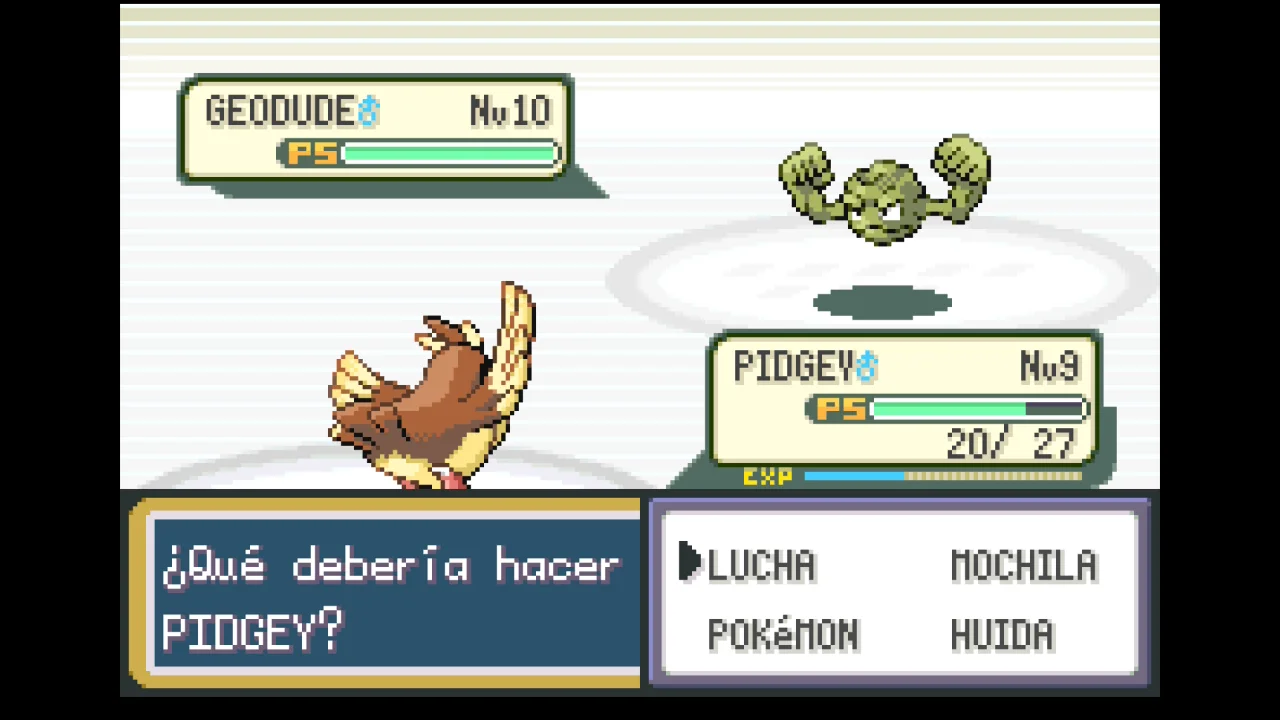Open the MOCHILA bag menu
The width and height of the screenshot is (1280, 720).
pyautogui.click(x=1023, y=566)
